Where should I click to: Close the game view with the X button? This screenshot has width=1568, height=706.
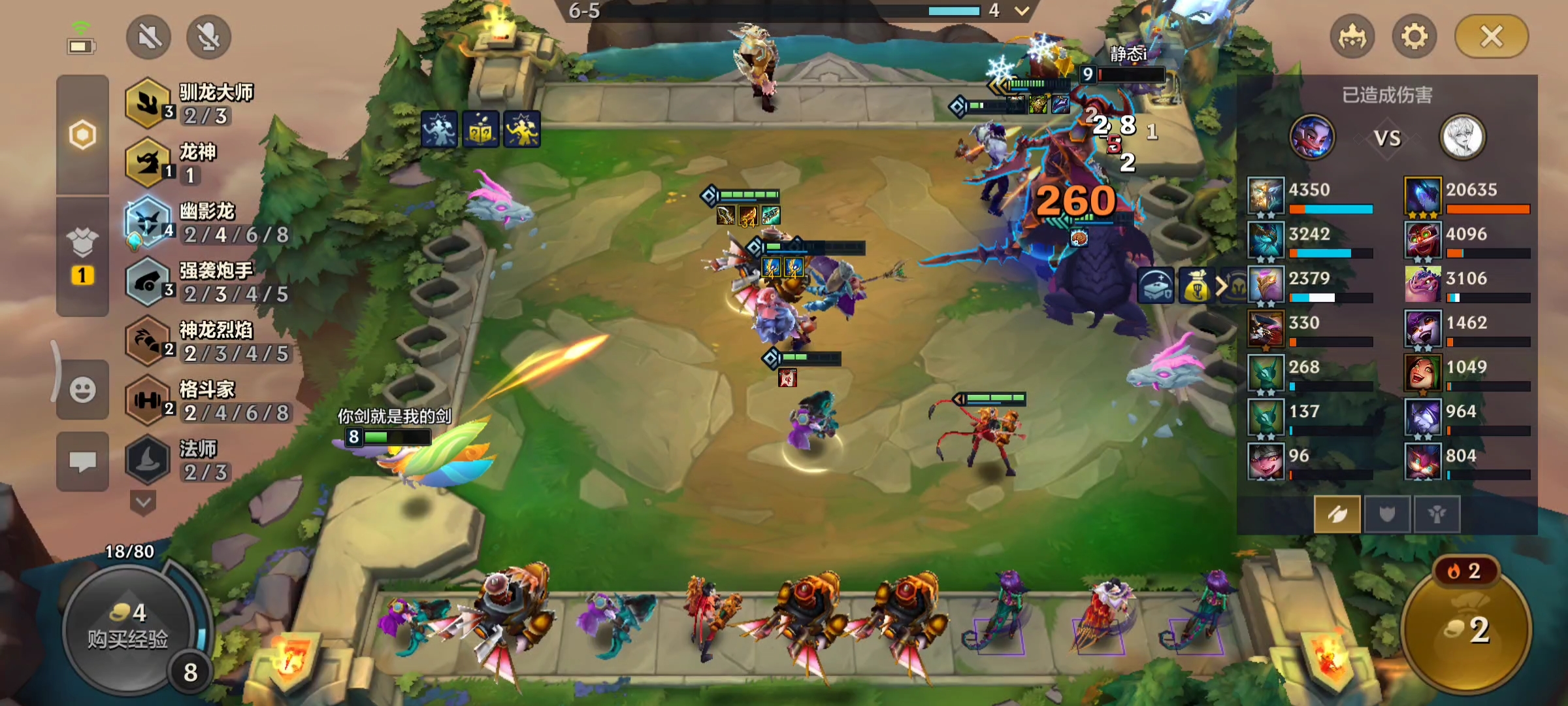coord(1492,37)
